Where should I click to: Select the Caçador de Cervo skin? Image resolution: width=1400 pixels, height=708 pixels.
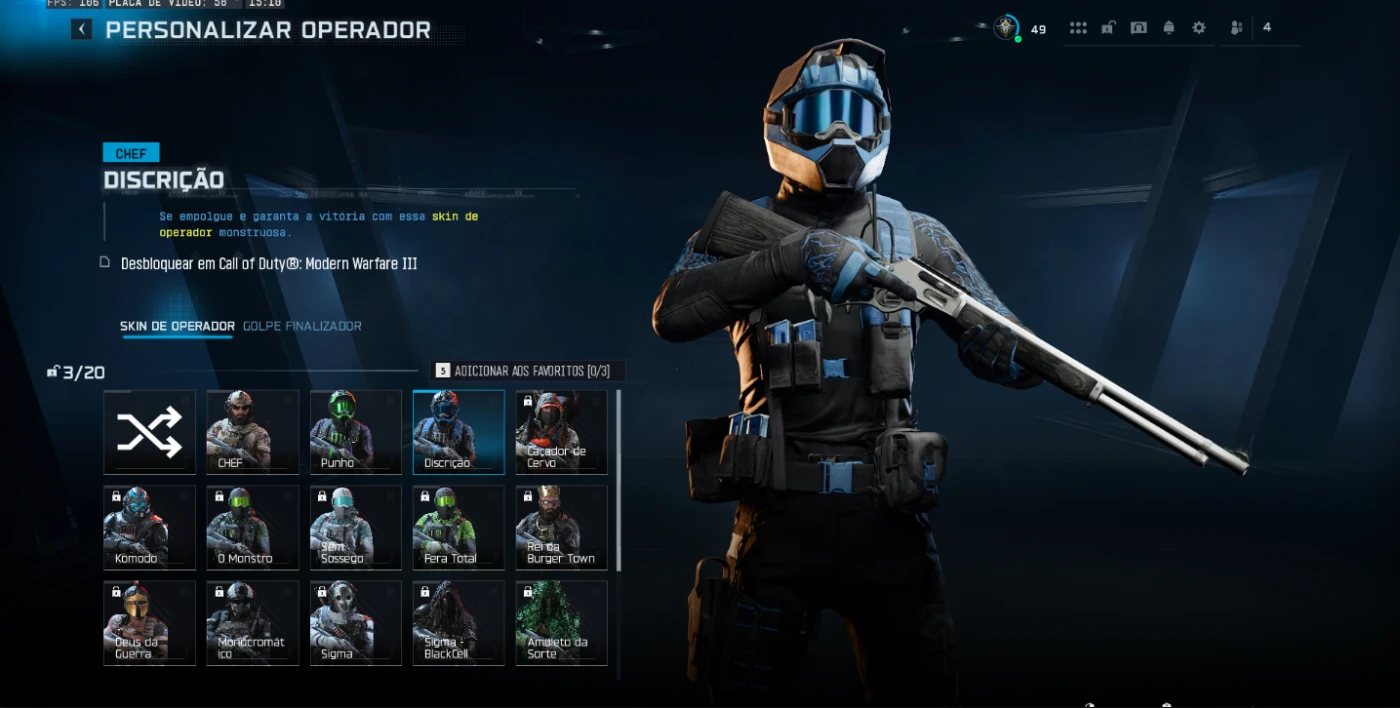click(562, 432)
